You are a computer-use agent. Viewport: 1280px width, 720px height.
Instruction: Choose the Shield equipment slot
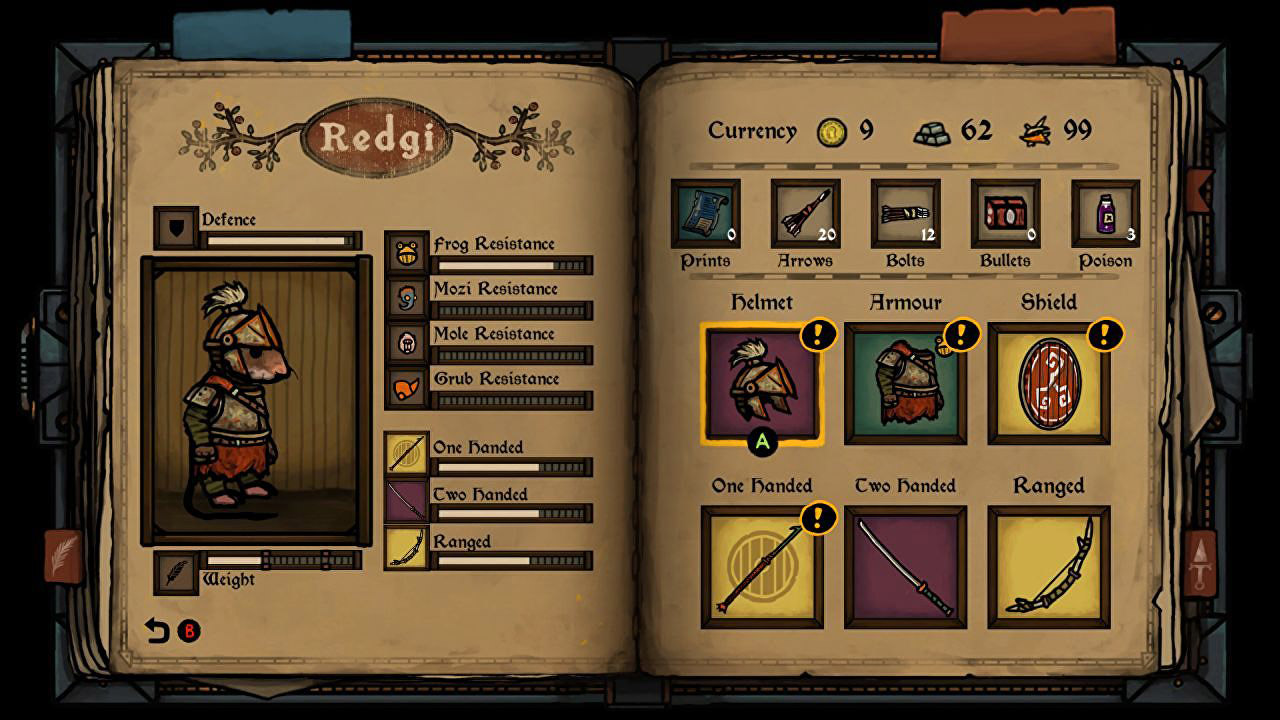1048,383
